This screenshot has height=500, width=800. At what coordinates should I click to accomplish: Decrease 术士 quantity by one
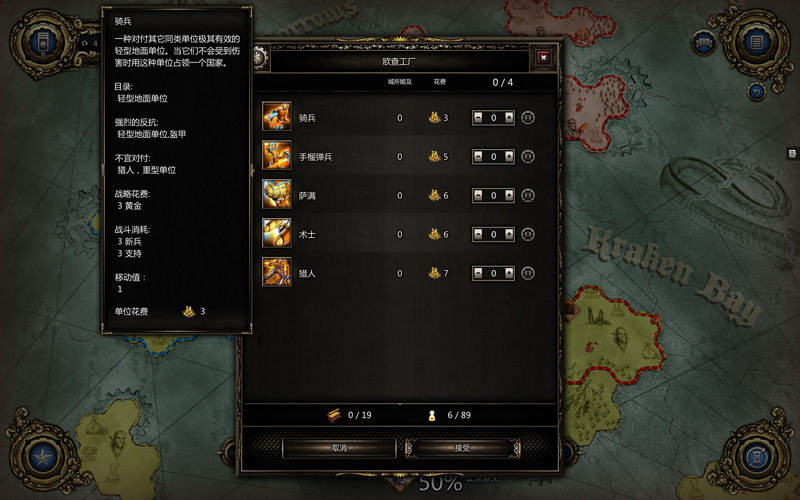coord(479,234)
